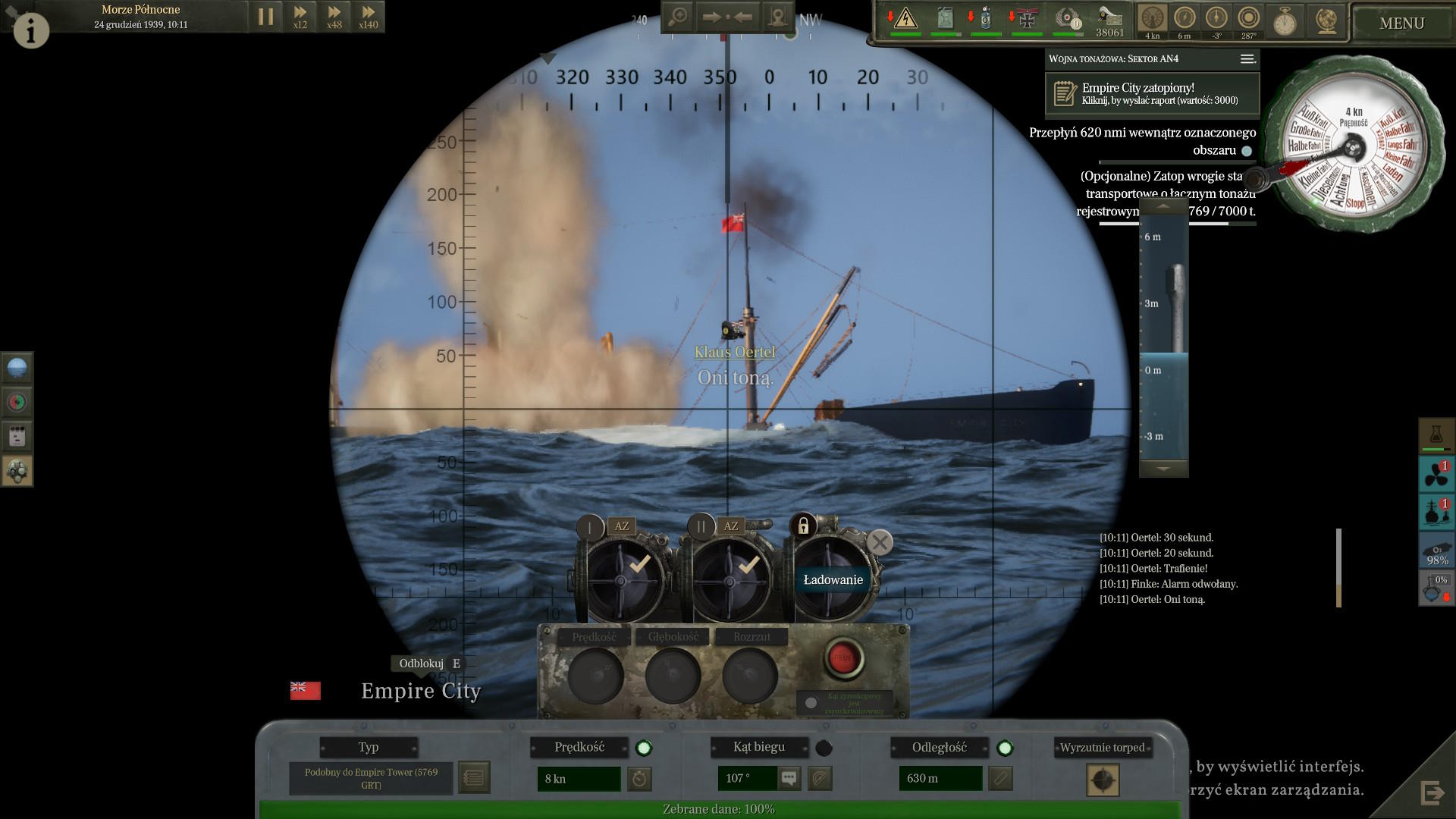Close the torpedo tube panel
This screenshot has height=819, width=1456.
click(x=880, y=542)
